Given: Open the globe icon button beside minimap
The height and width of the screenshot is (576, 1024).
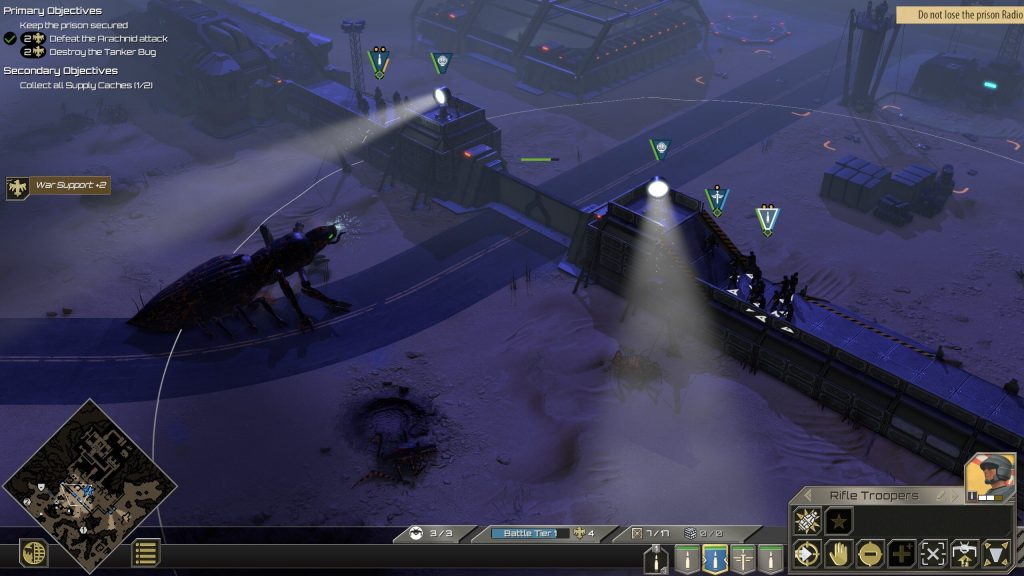Looking at the screenshot, I should (34, 553).
